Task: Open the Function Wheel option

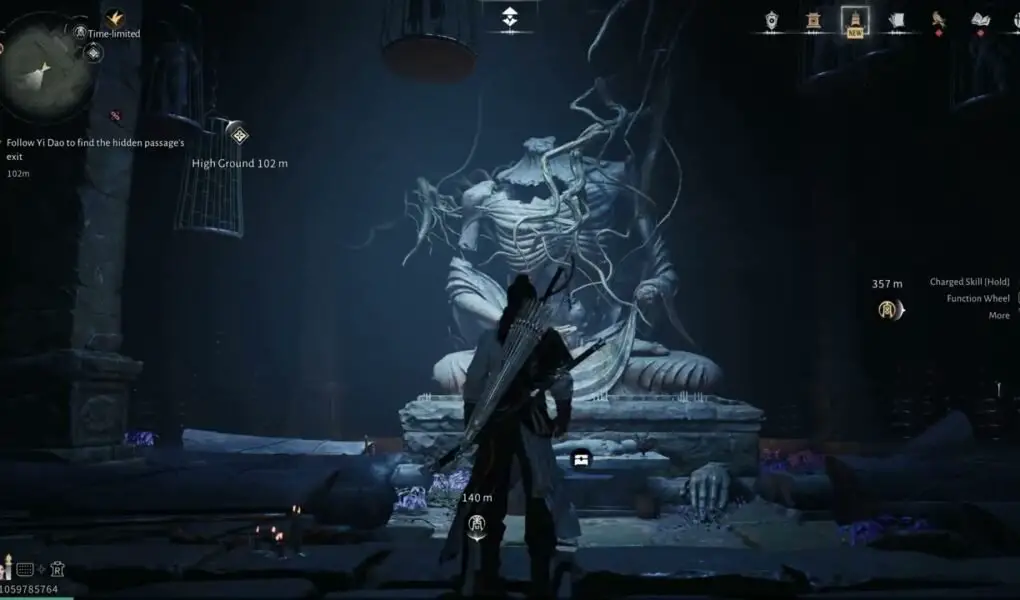Action: tap(977, 299)
